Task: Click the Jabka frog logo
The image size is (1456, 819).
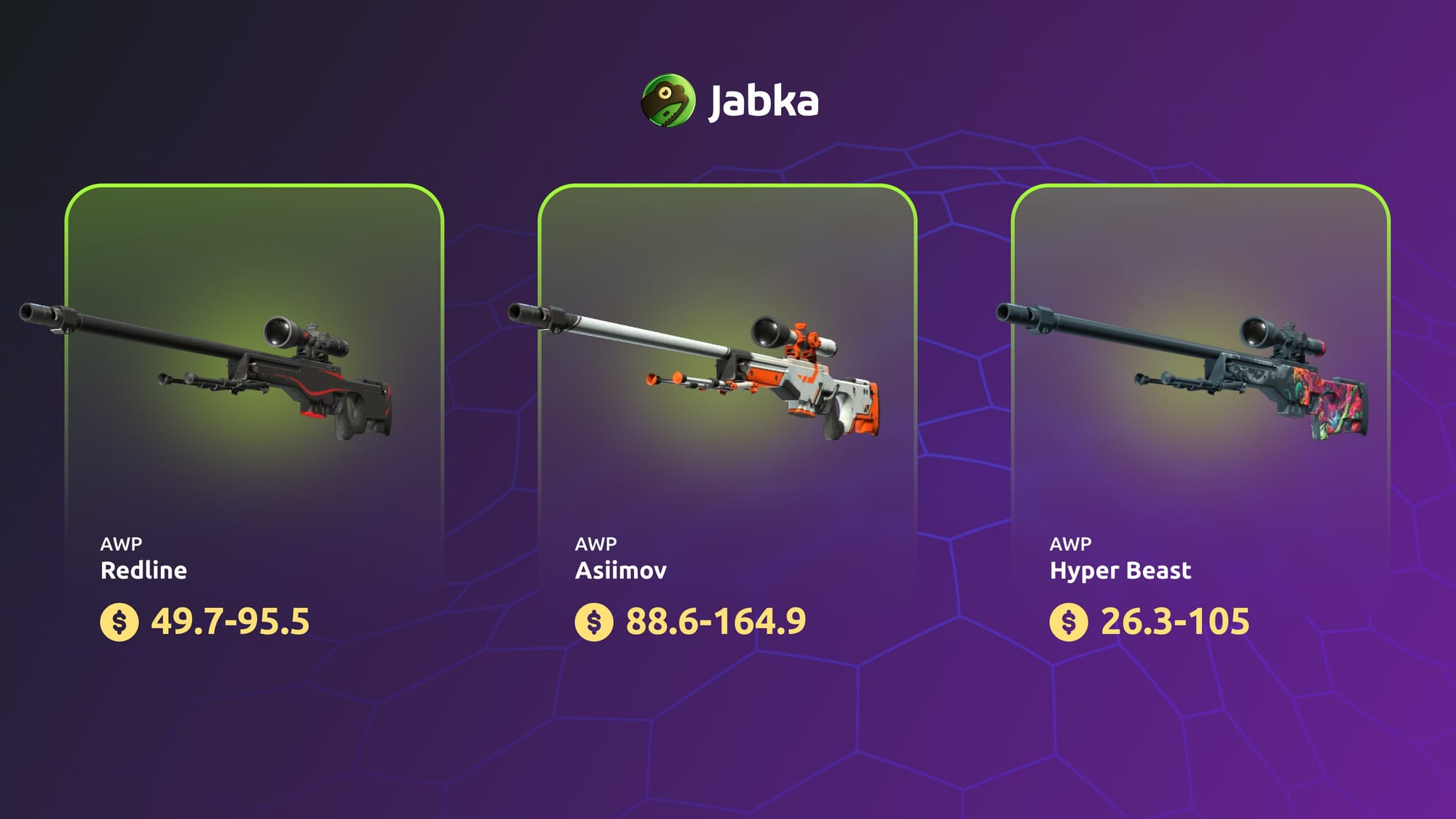Action: pos(668,100)
